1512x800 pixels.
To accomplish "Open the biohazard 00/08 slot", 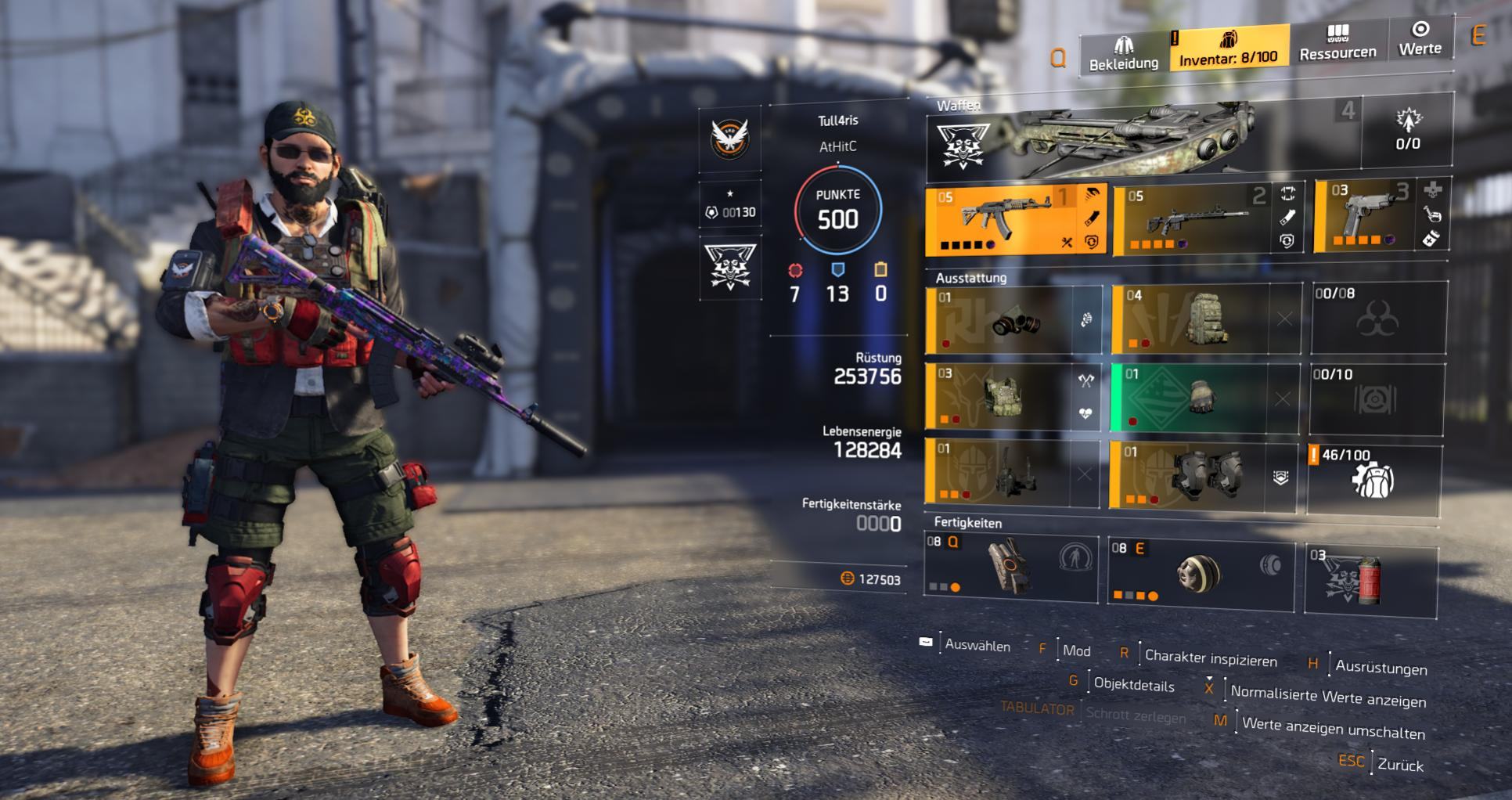I will [x=1379, y=317].
